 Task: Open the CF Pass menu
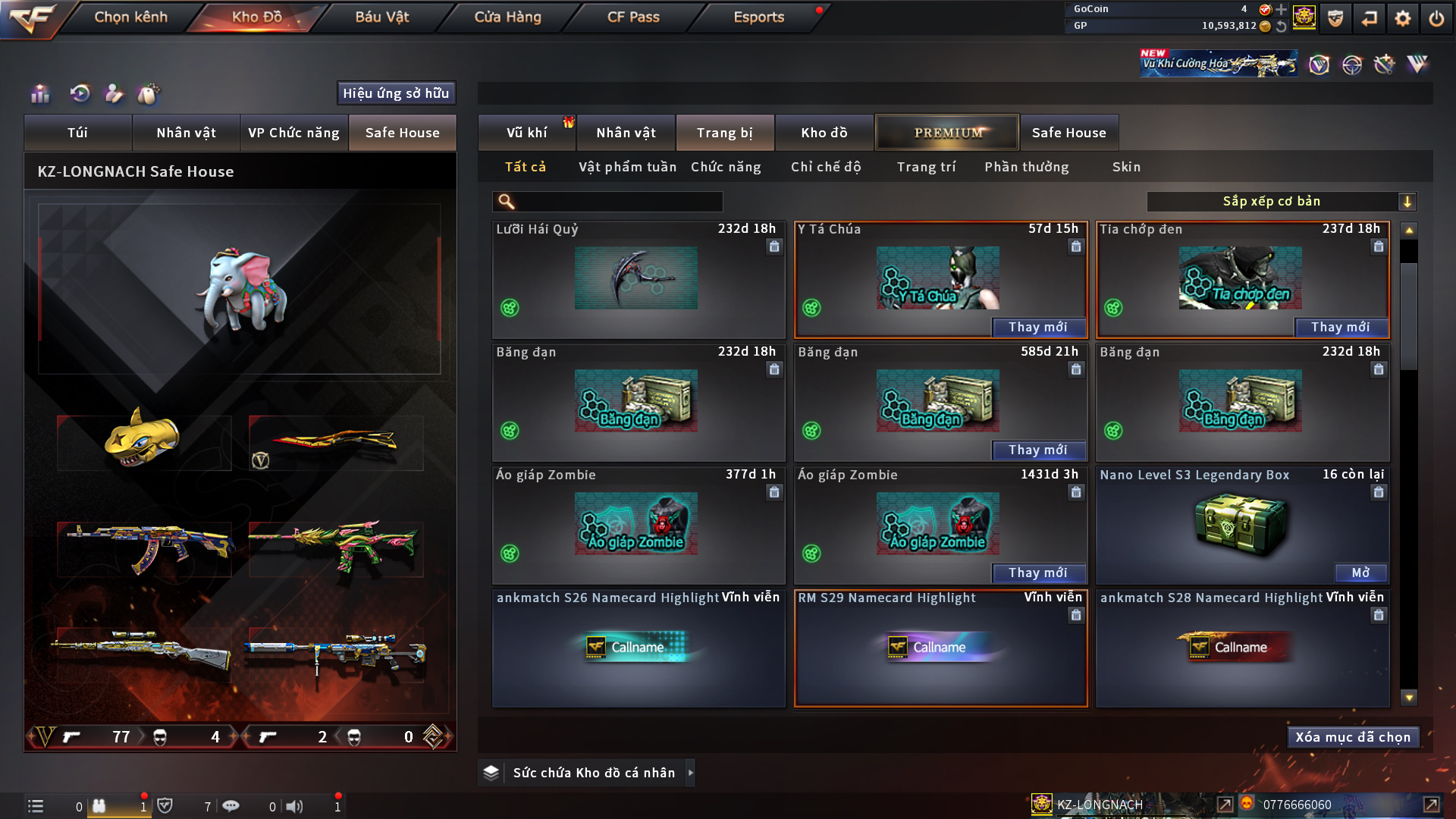pos(633,17)
